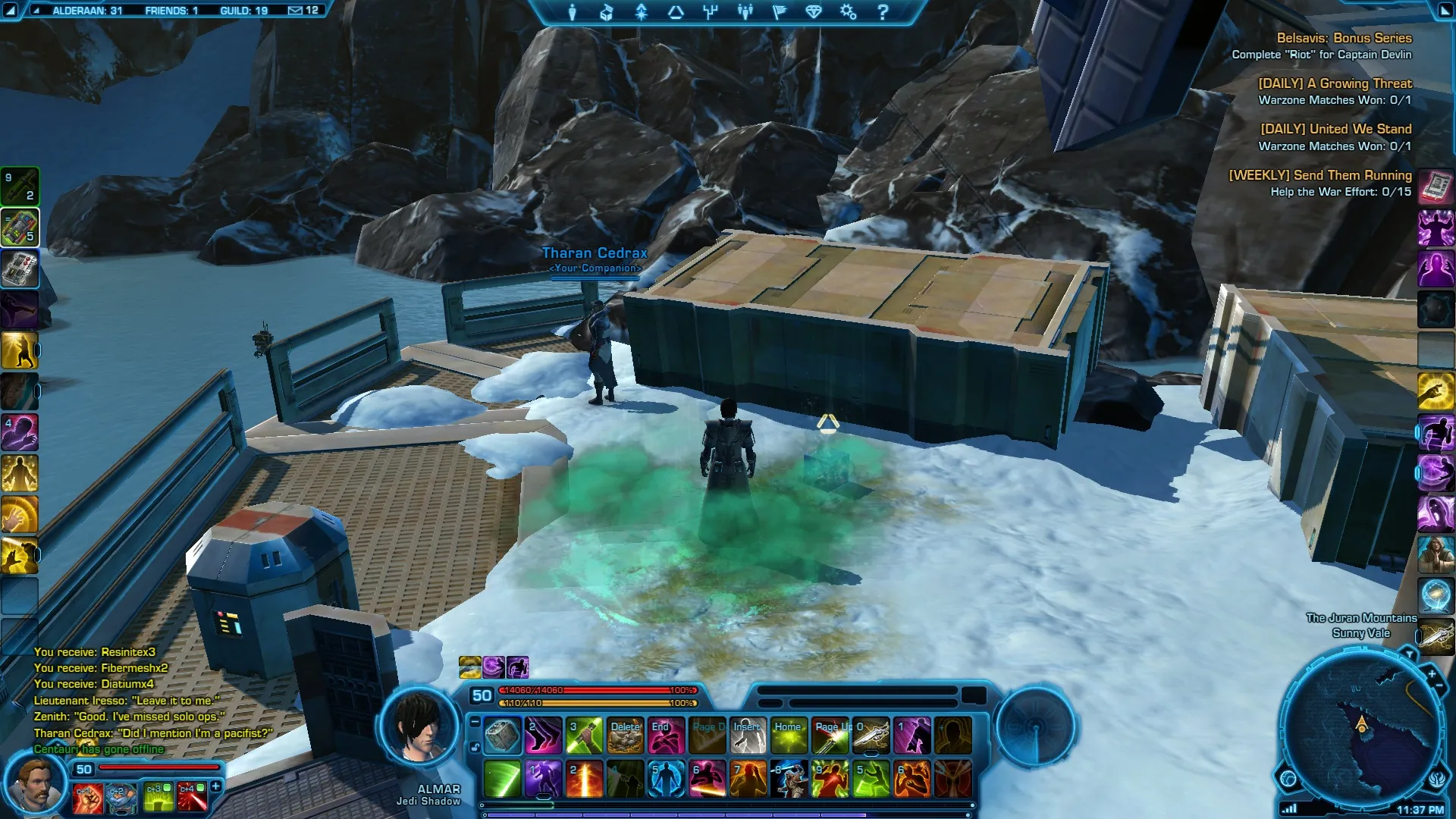Use the green lightsaber hilt ability on slot 3
Screen dimensions: 1456x819
[x=584, y=736]
